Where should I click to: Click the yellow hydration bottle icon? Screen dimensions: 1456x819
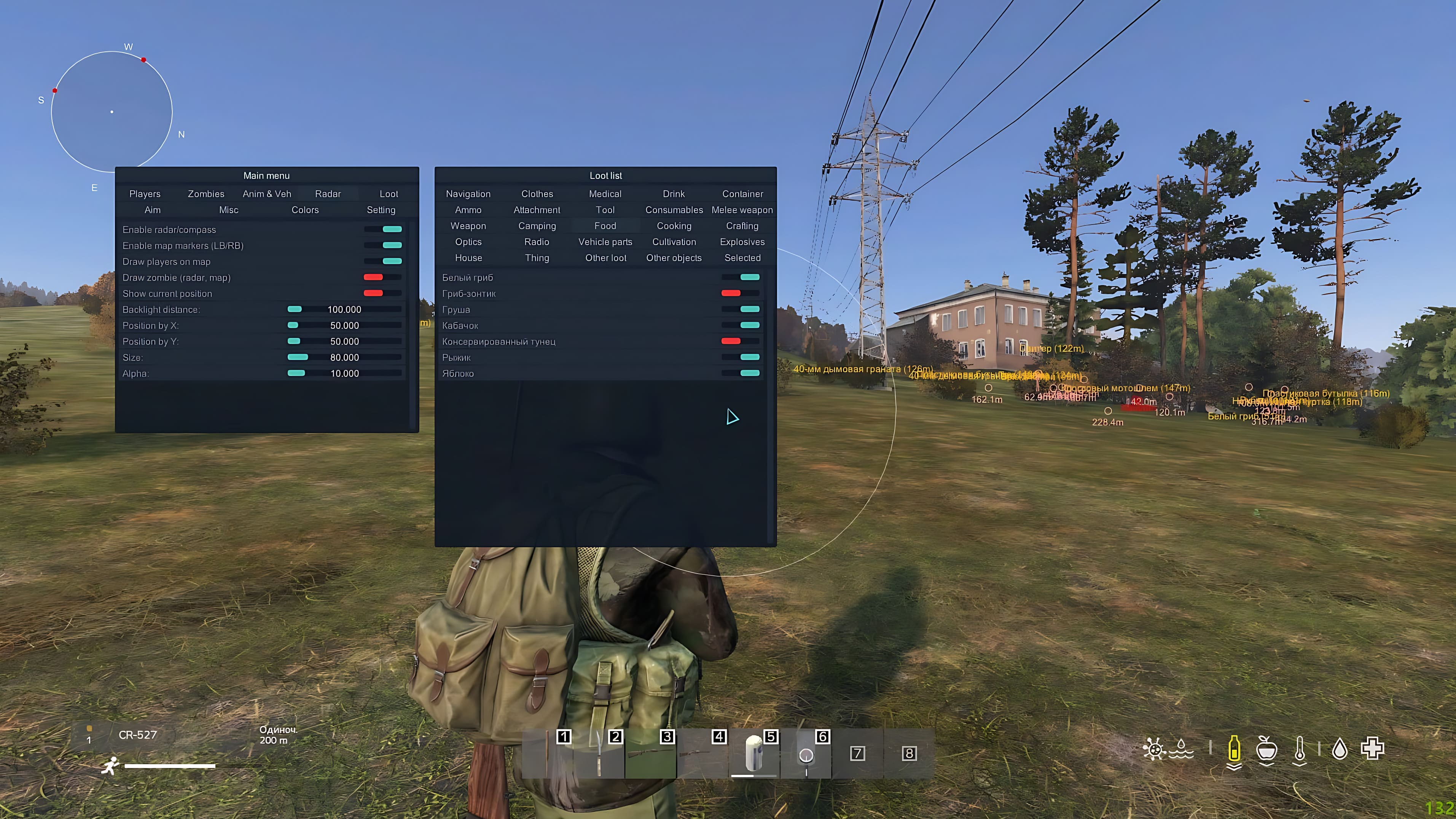pos(1234,749)
